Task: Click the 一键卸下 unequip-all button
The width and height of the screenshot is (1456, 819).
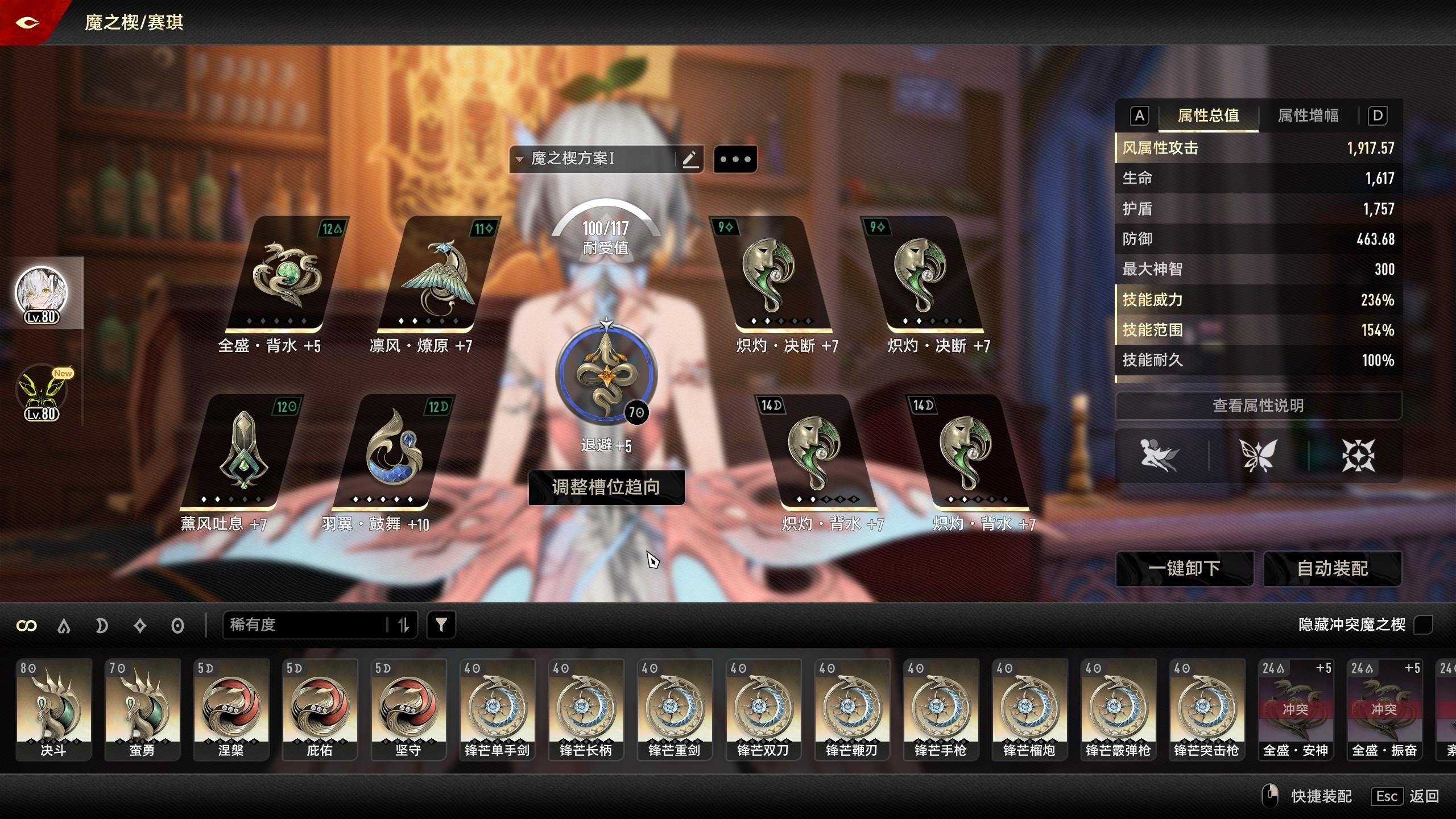Action: tap(1184, 568)
